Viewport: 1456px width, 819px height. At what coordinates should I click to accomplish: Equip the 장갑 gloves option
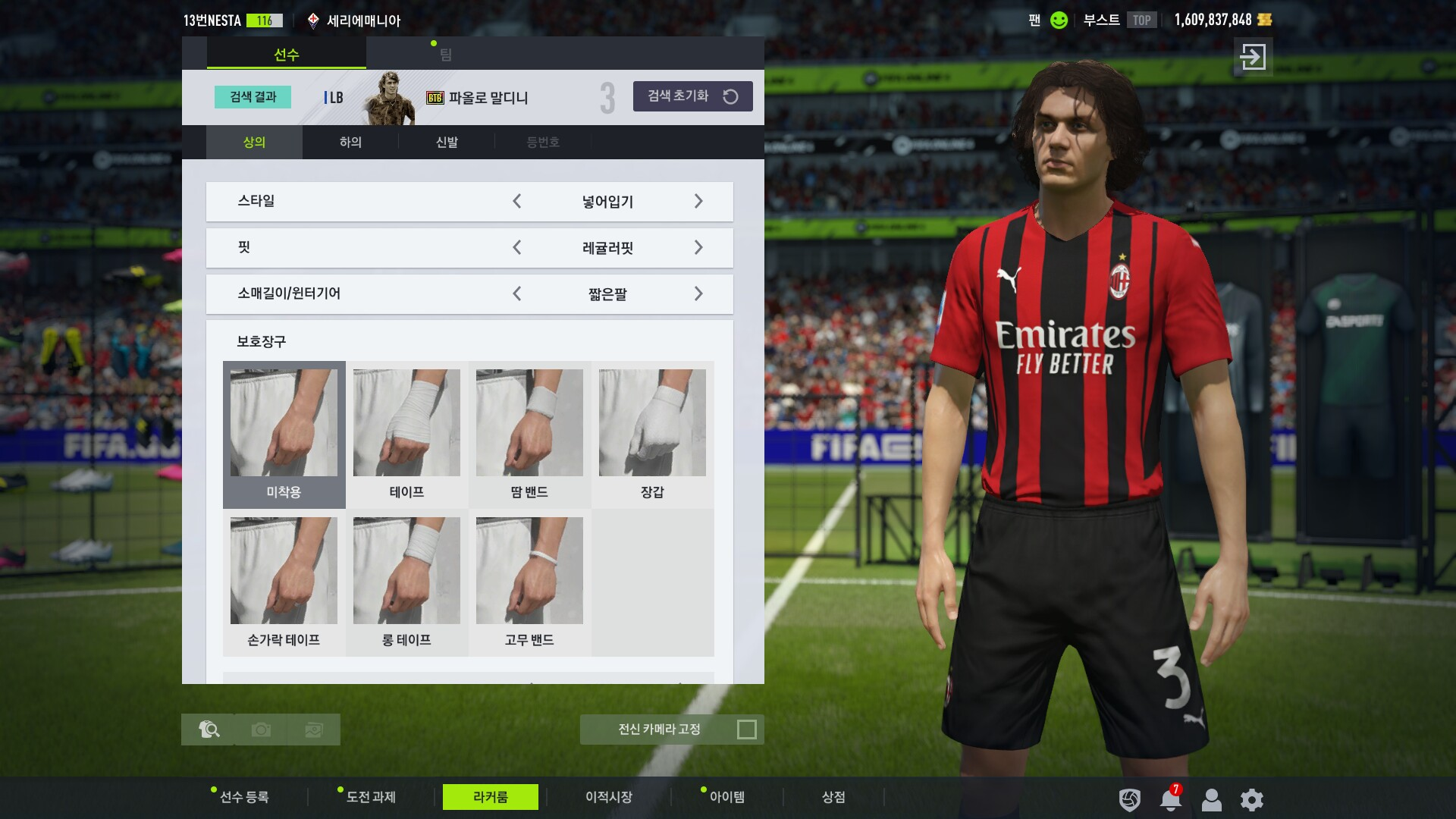coord(652,434)
